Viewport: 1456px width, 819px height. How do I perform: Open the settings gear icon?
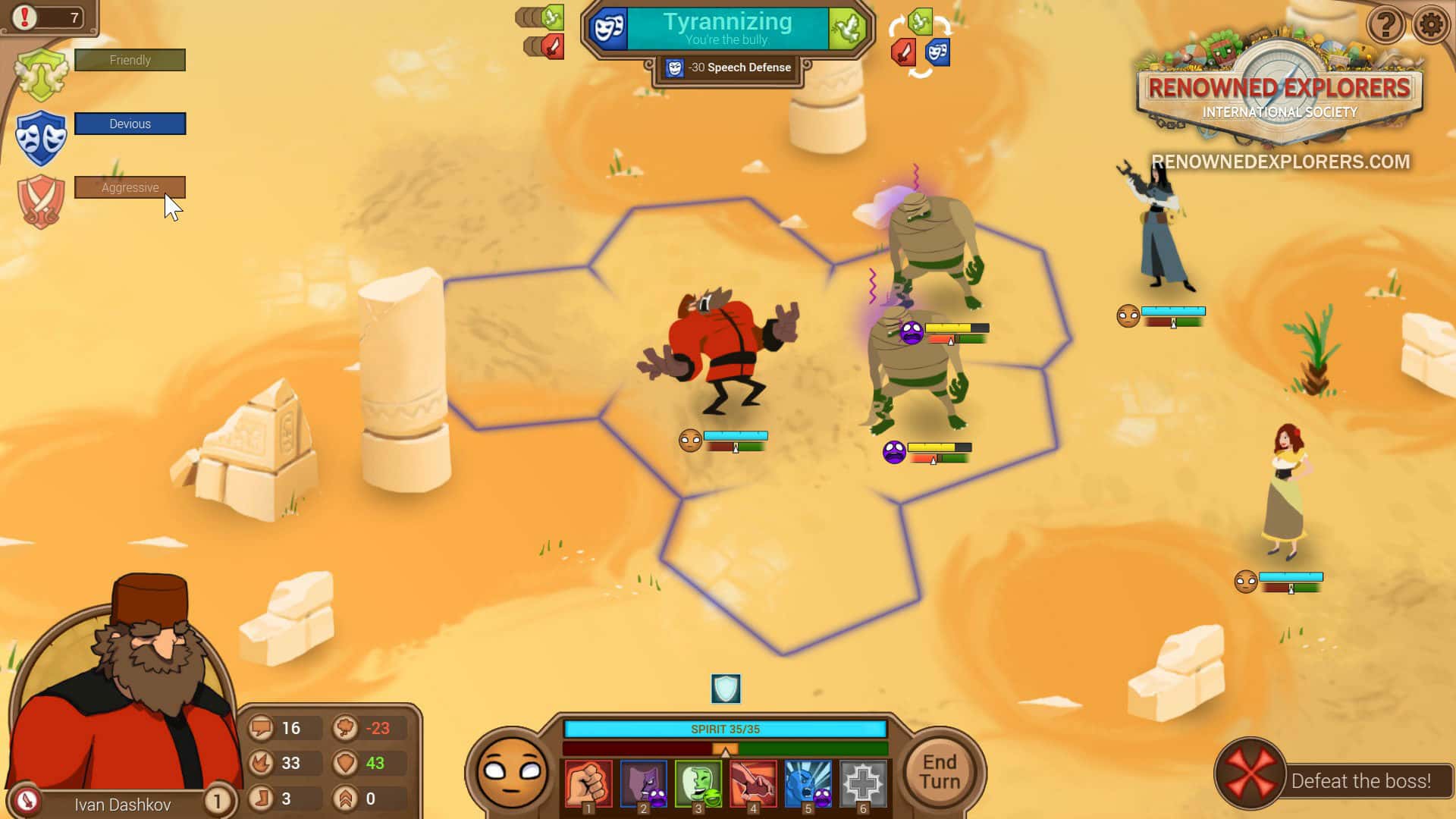point(1432,25)
